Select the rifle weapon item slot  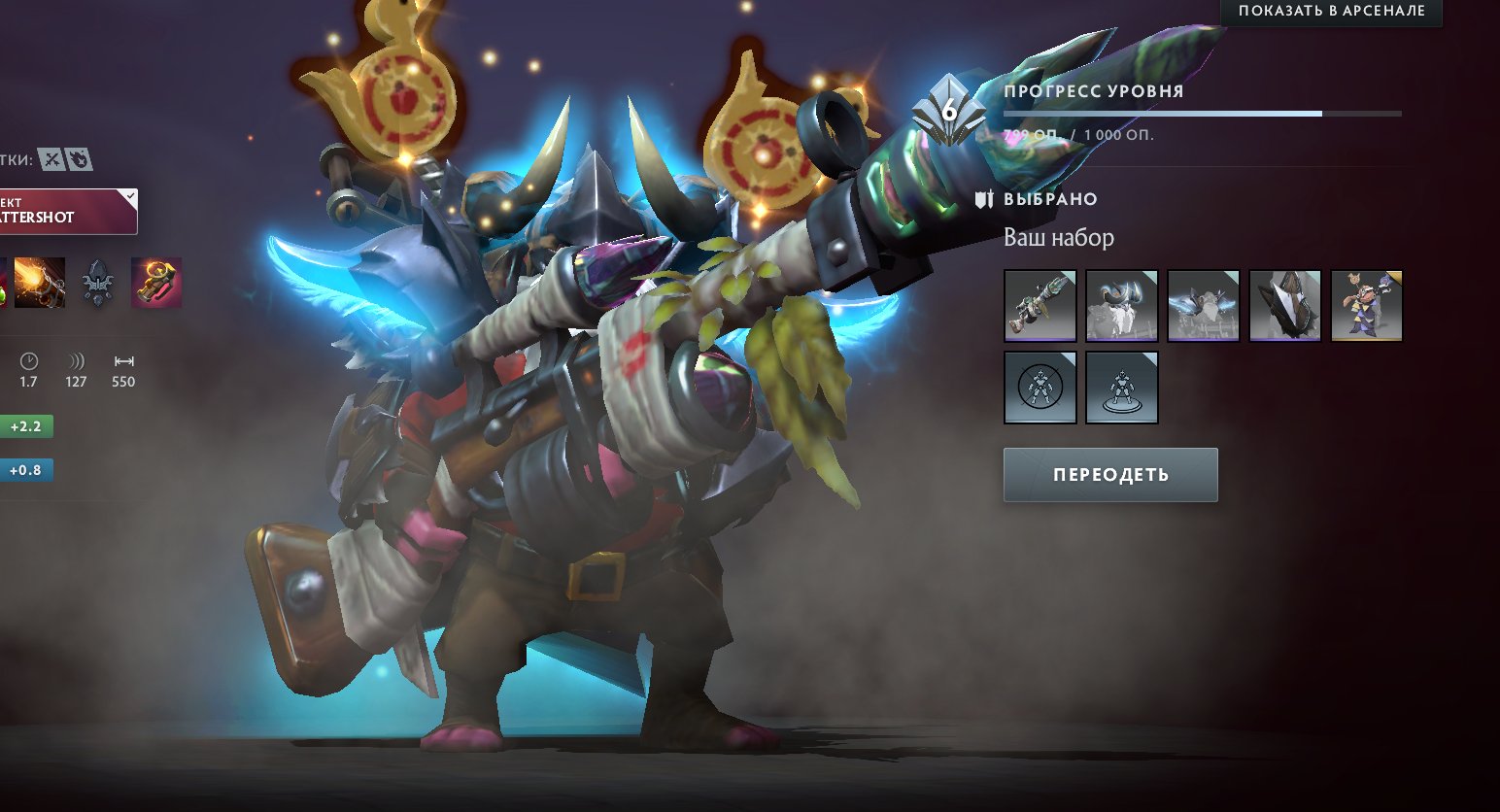(1040, 306)
